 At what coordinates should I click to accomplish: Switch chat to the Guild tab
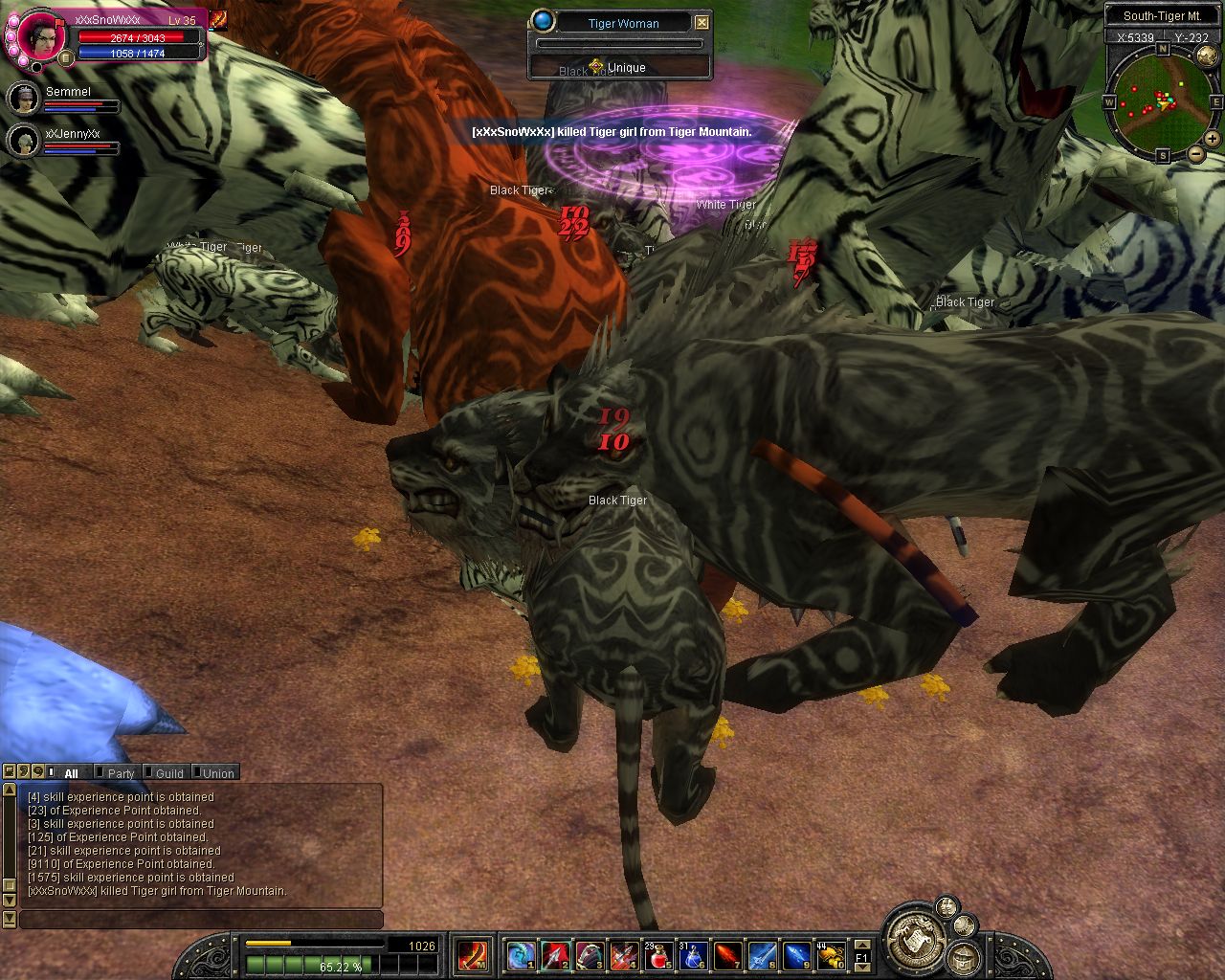tap(168, 773)
